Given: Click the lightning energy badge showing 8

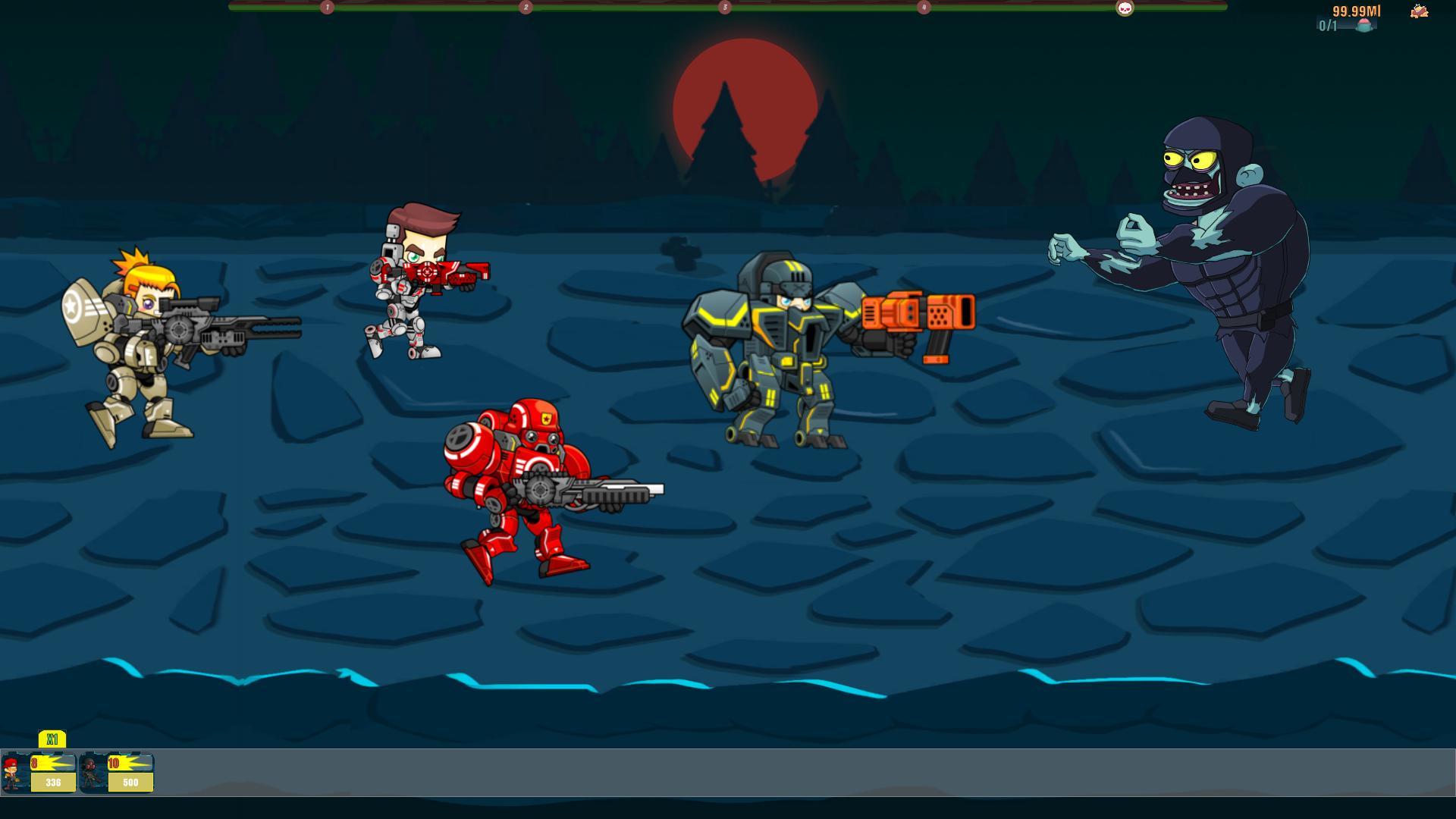Looking at the screenshot, I should click(52, 761).
